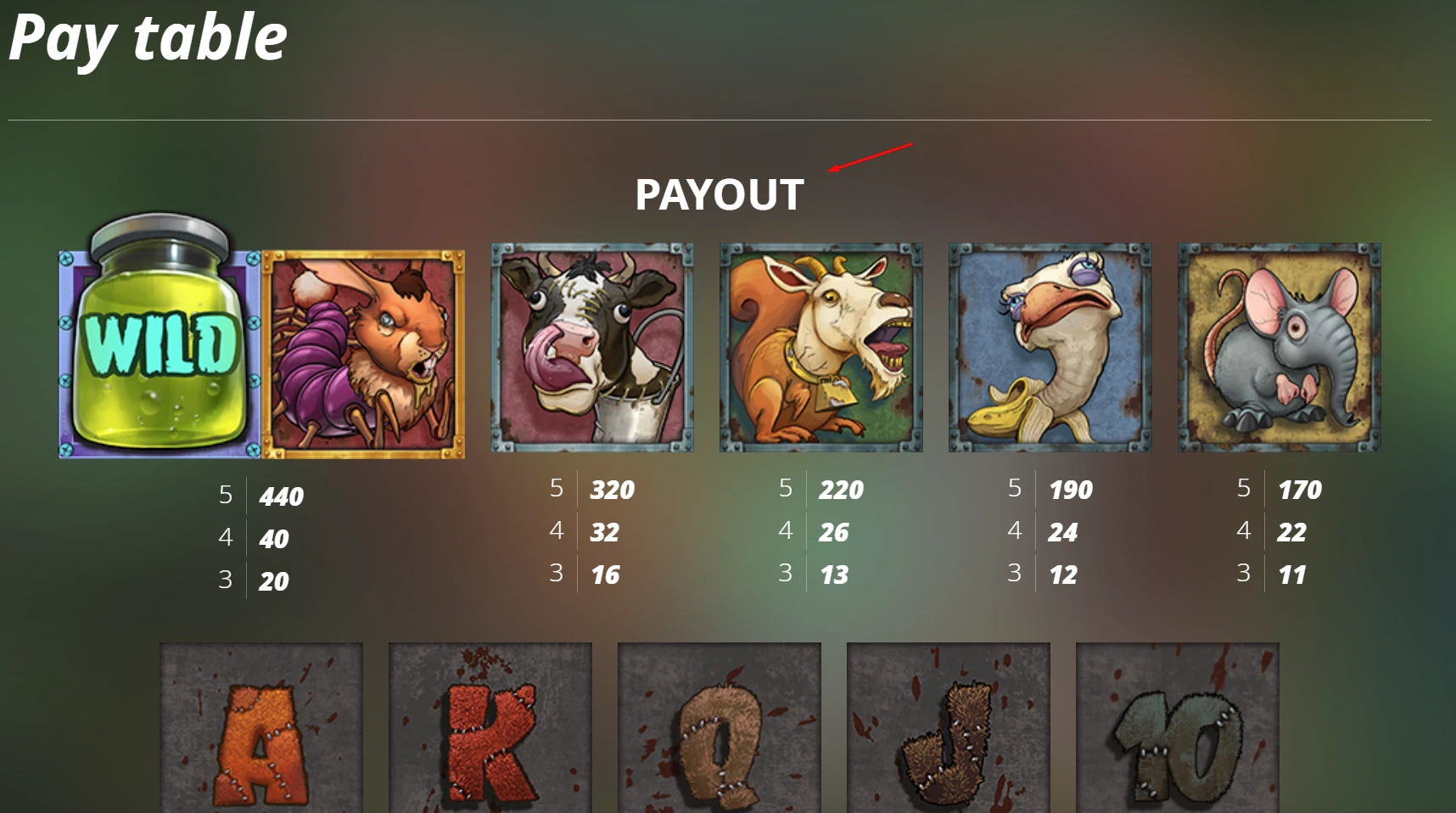Click the wild symbol 3-match payout of 20
The height and width of the screenshot is (813, 1456).
(272, 583)
